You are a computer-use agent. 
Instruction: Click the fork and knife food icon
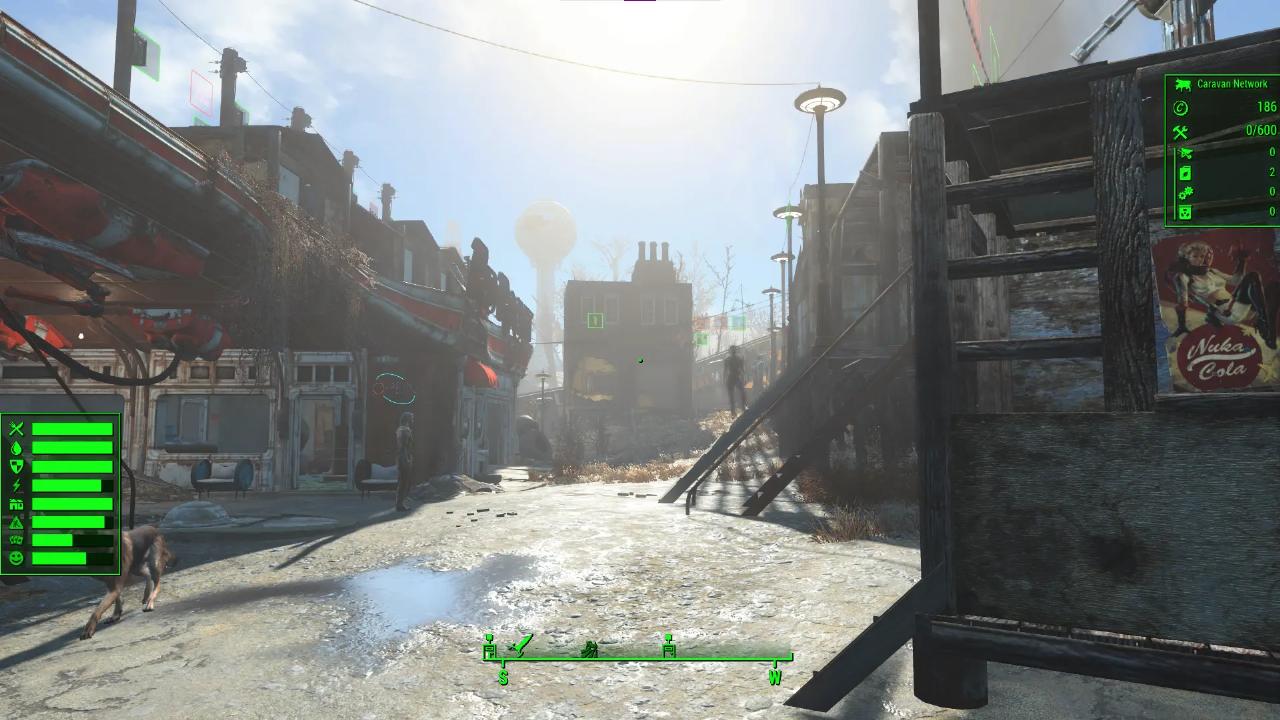pyautogui.click(x=16, y=429)
